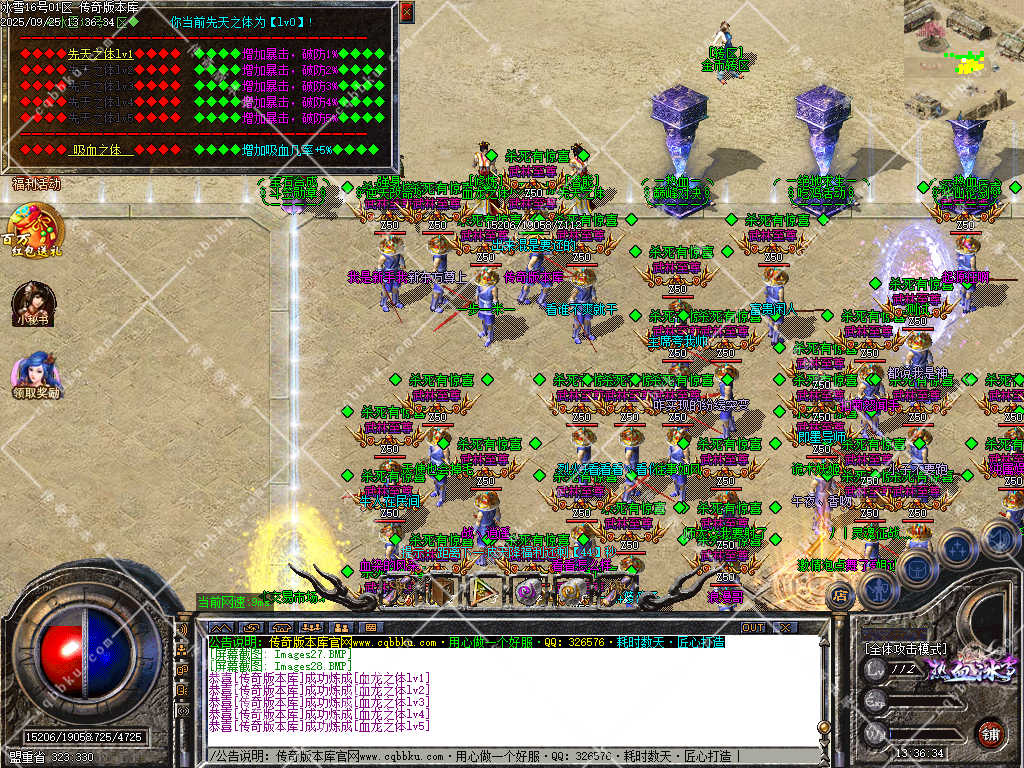Open the 小秘书 assistant portrait

click(33, 303)
